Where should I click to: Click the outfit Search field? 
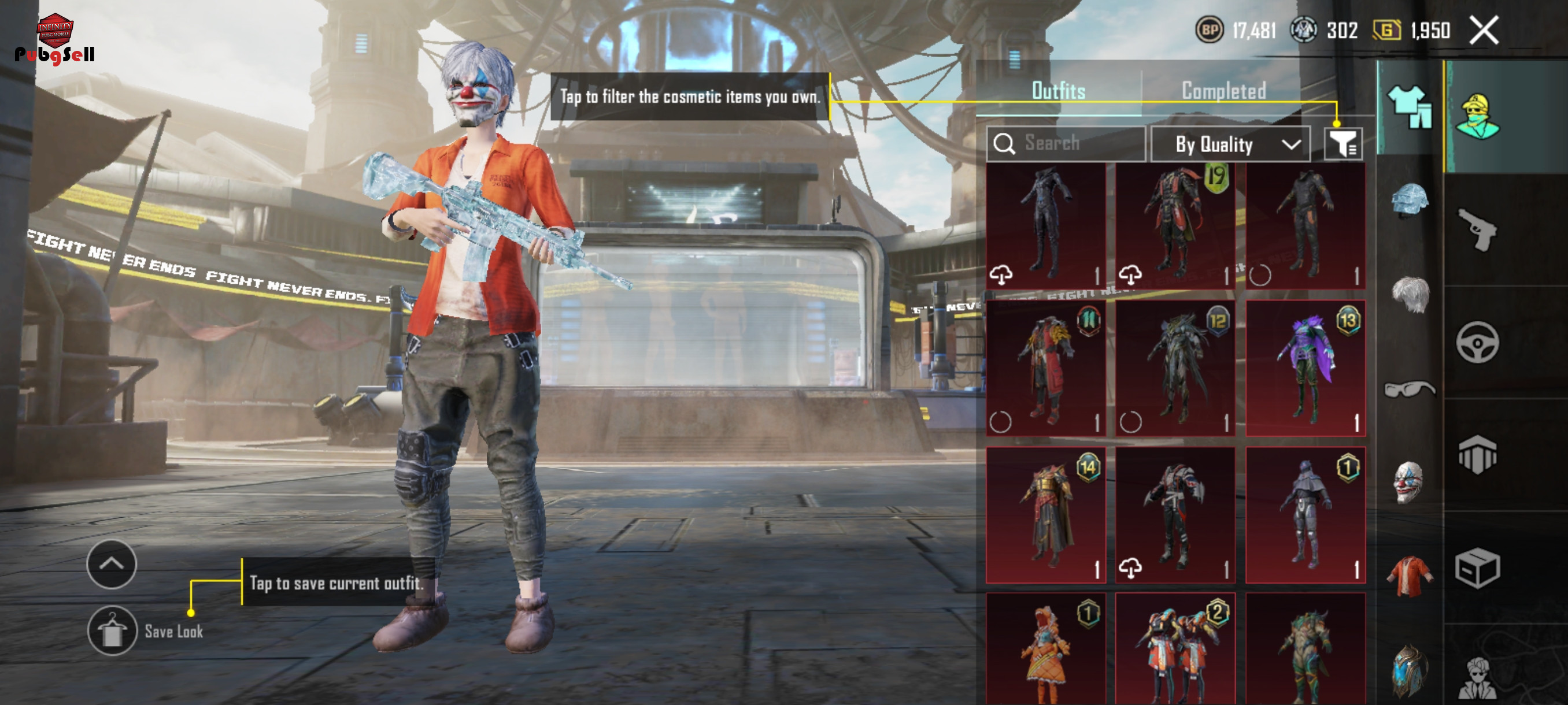point(1065,143)
